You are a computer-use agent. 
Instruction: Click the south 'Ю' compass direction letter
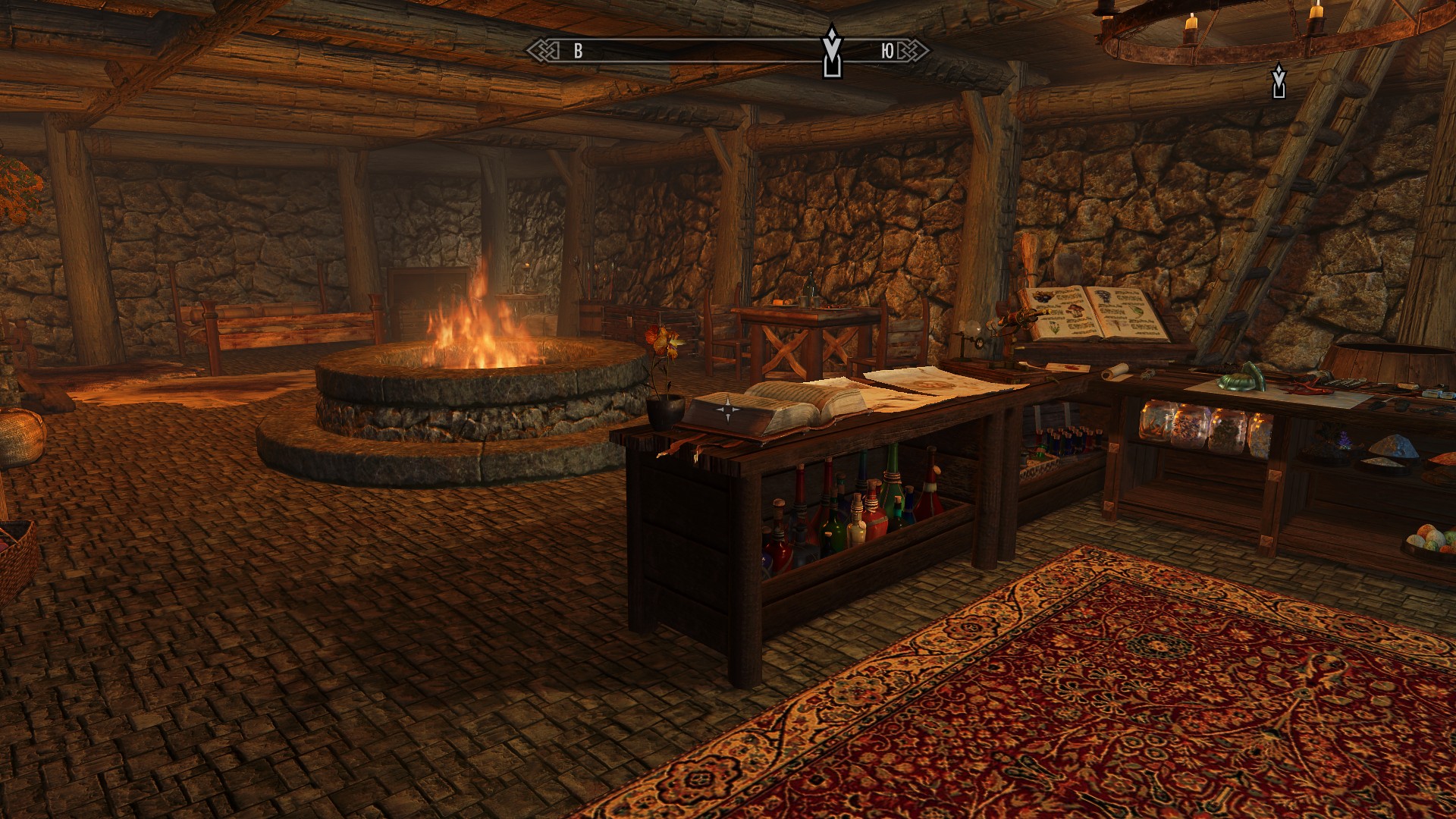[x=887, y=51]
